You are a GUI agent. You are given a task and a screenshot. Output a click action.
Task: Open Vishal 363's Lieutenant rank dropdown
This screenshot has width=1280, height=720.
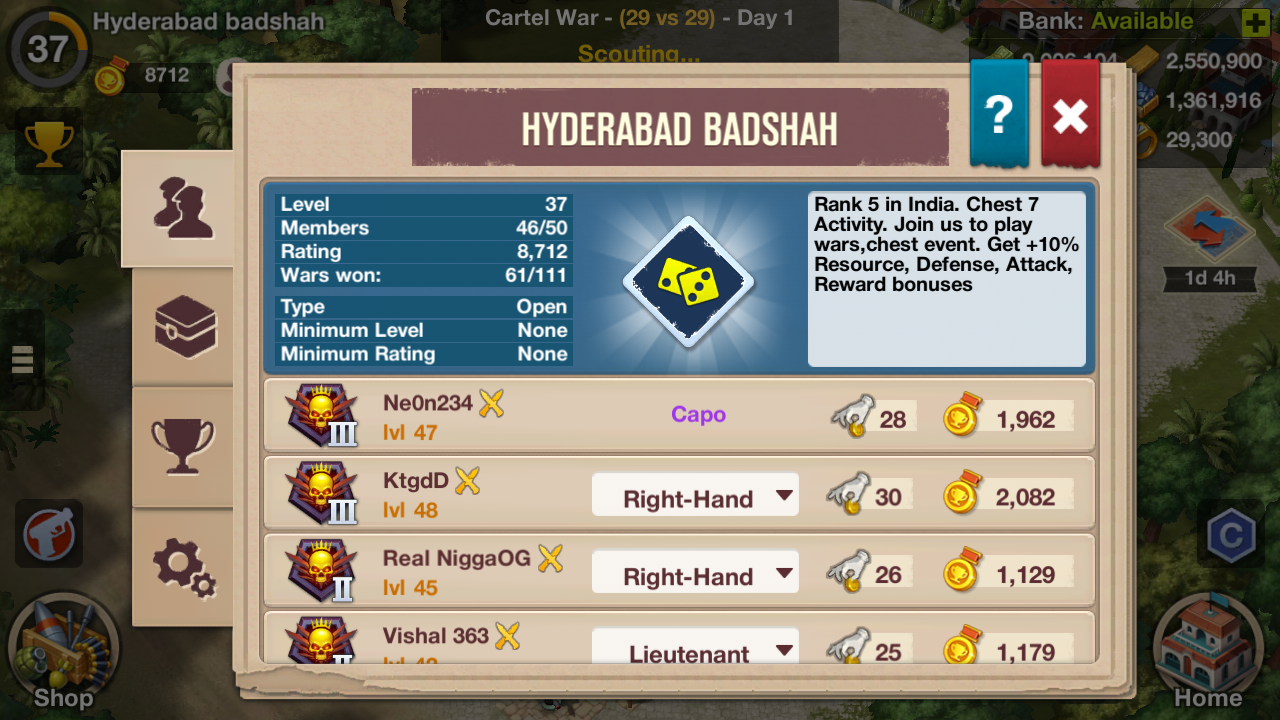point(695,648)
